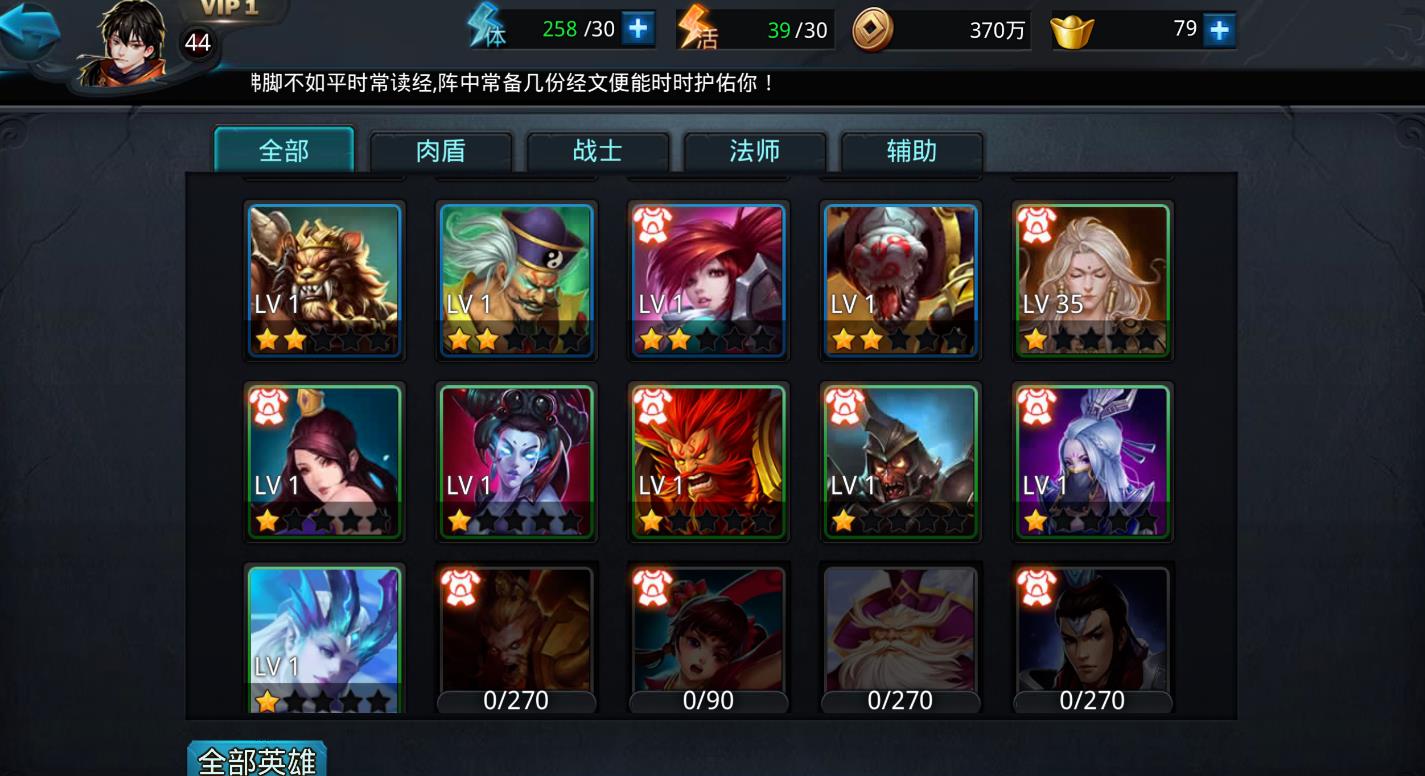Viewport: 1425px width, 776px height.
Task: Open the 法师 tab
Action: (755, 151)
